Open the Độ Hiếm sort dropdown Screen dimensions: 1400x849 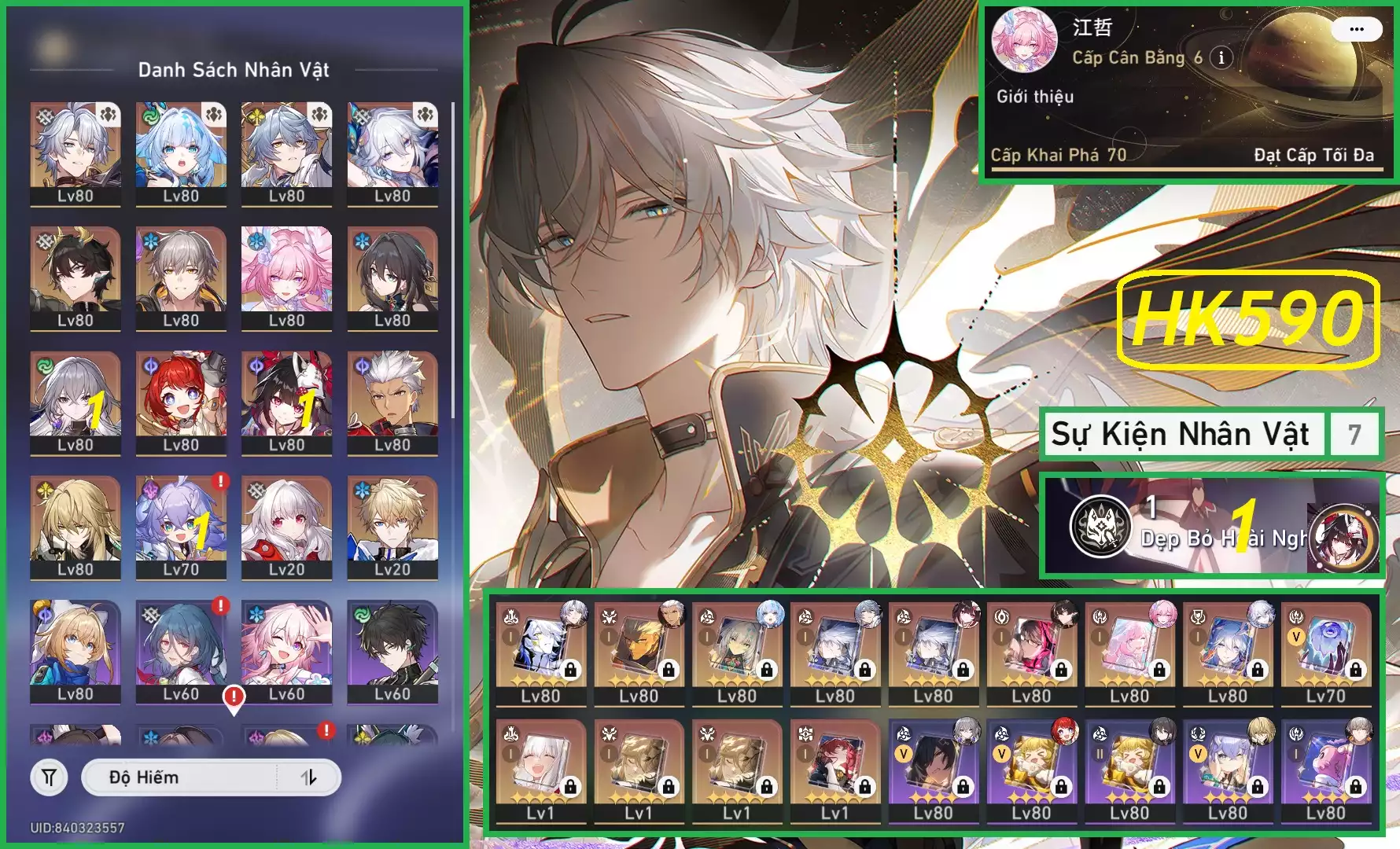(x=181, y=777)
